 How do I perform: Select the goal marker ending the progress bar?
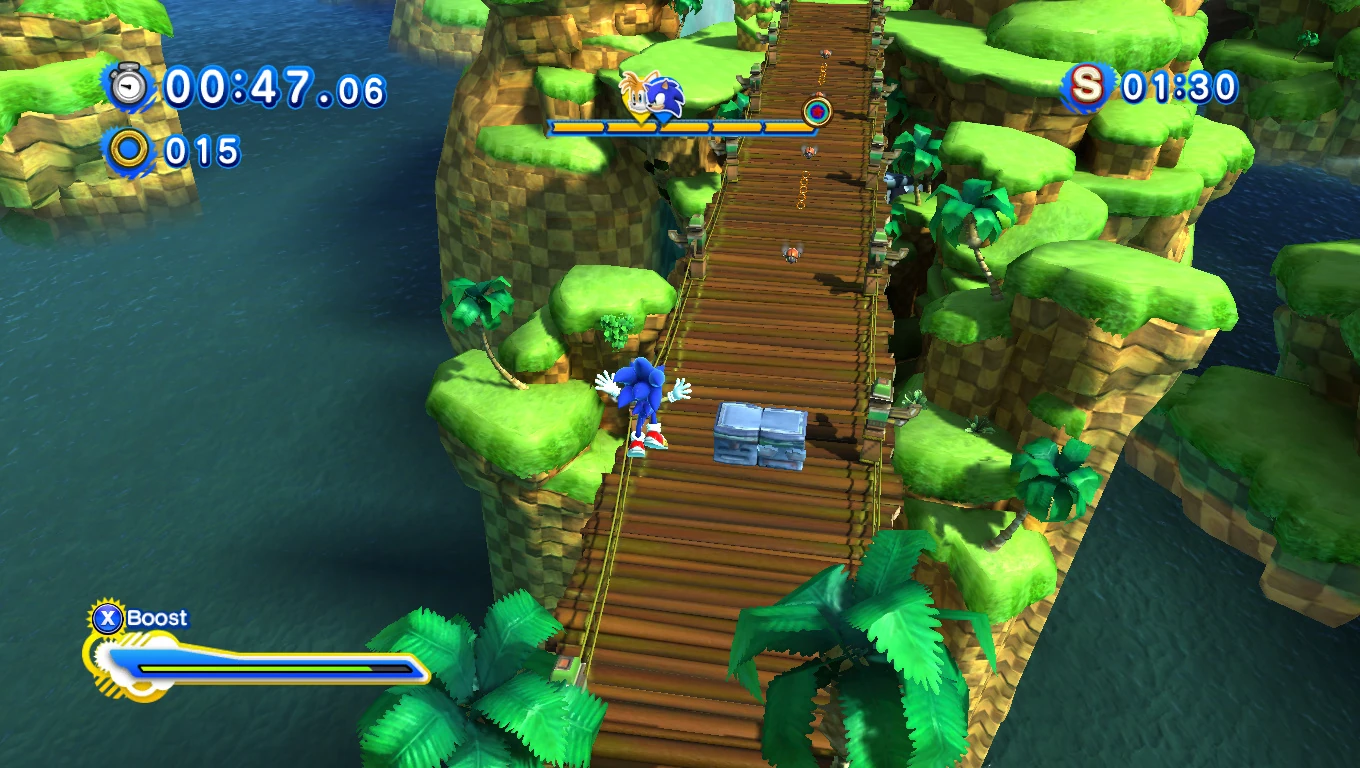(817, 110)
